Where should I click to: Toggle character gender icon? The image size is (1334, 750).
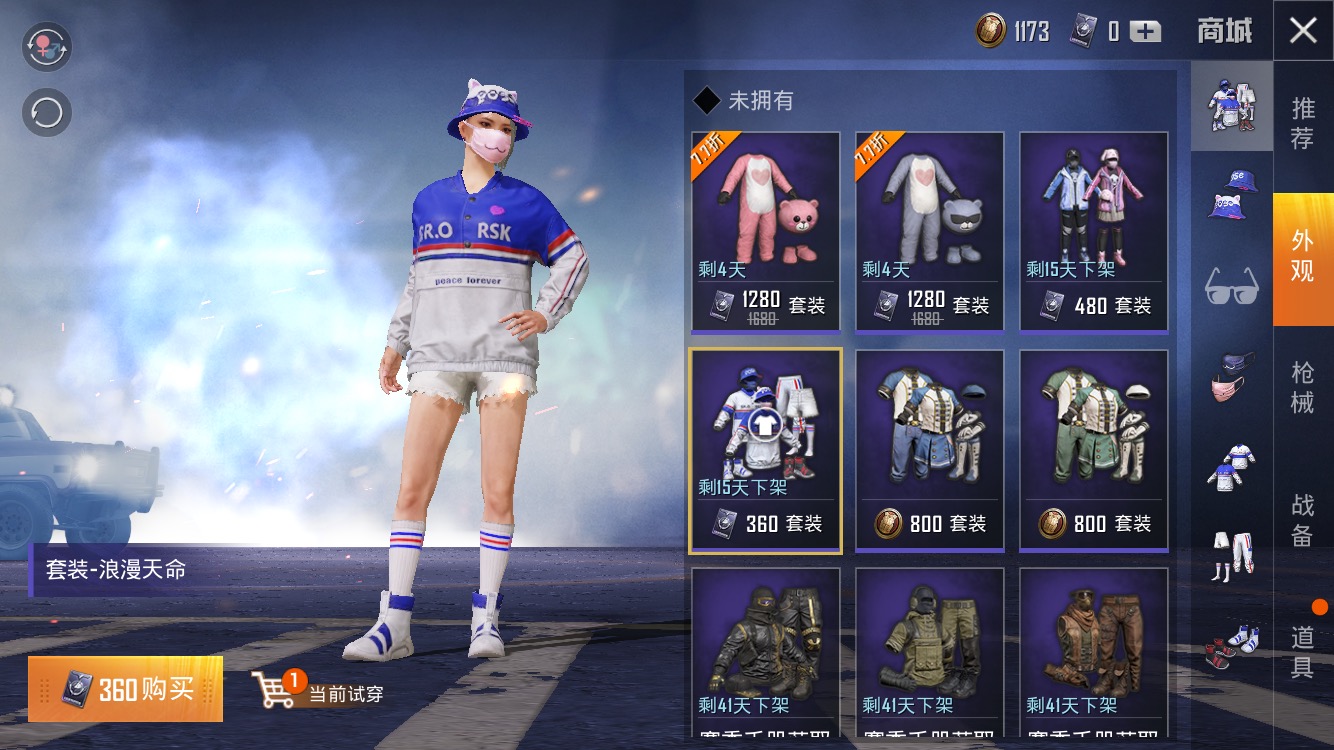47,47
